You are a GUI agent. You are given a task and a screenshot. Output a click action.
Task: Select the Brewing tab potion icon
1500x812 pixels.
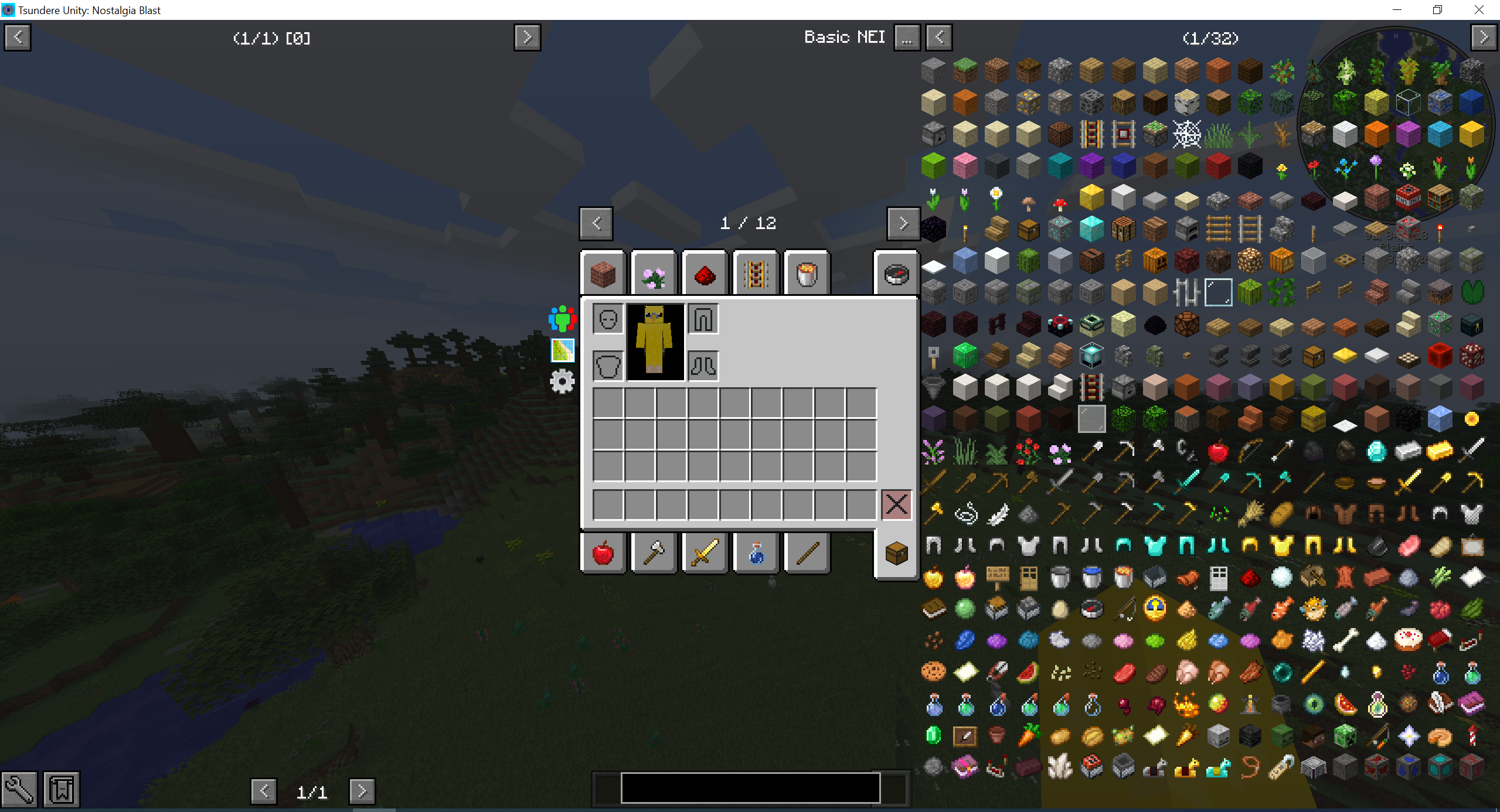point(755,552)
